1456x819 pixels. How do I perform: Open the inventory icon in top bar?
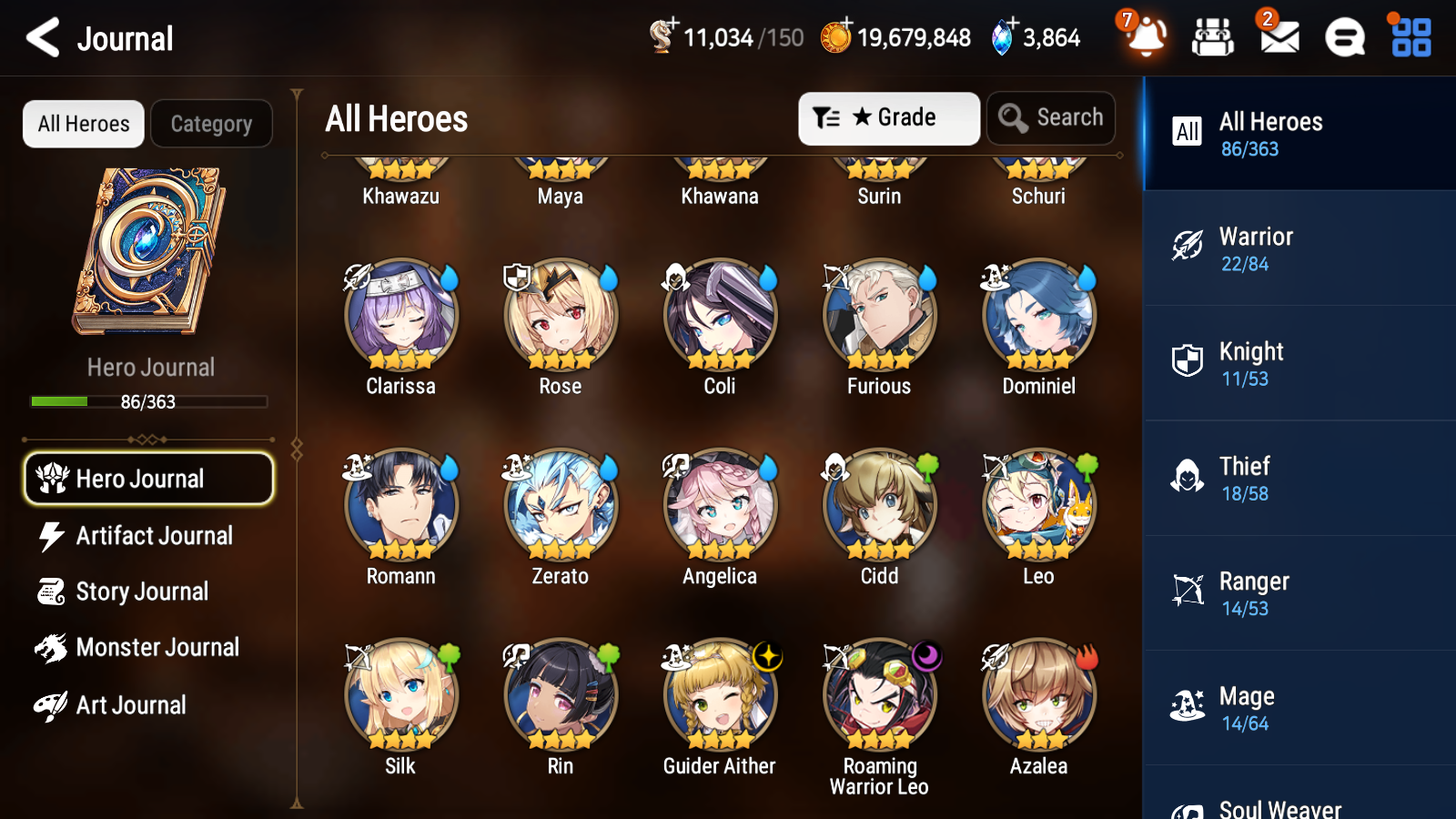1212,37
